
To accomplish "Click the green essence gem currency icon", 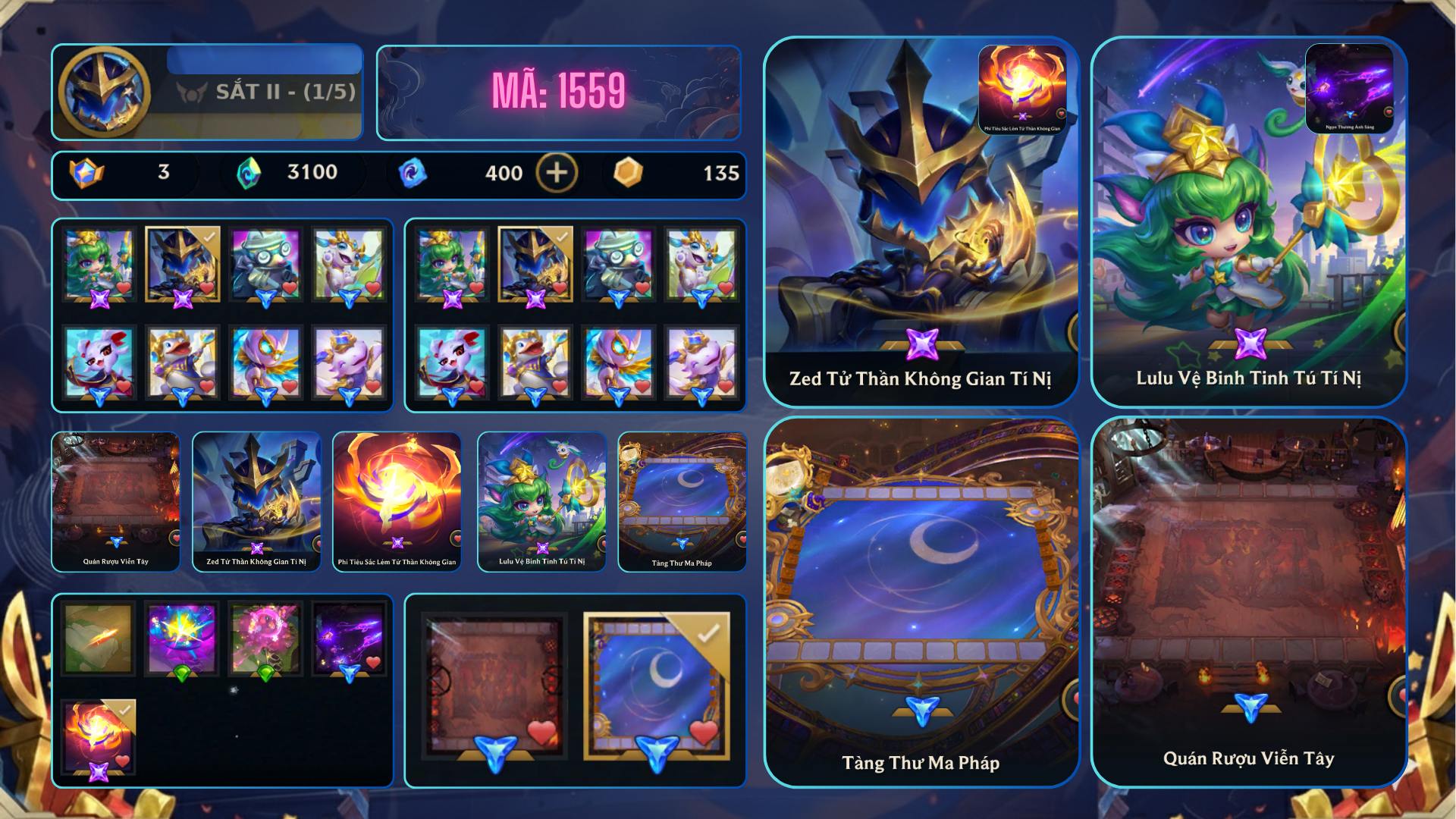I will tap(246, 172).
